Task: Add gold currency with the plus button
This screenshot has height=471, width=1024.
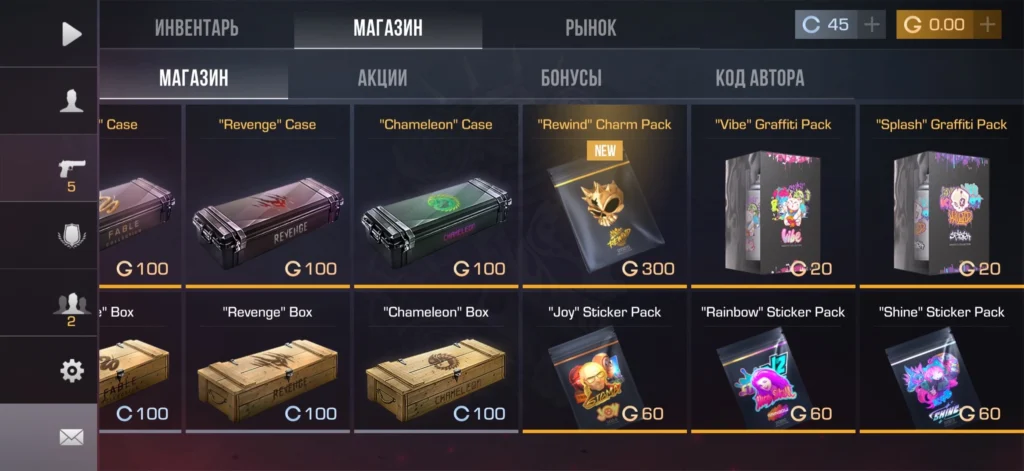Action: tap(988, 24)
